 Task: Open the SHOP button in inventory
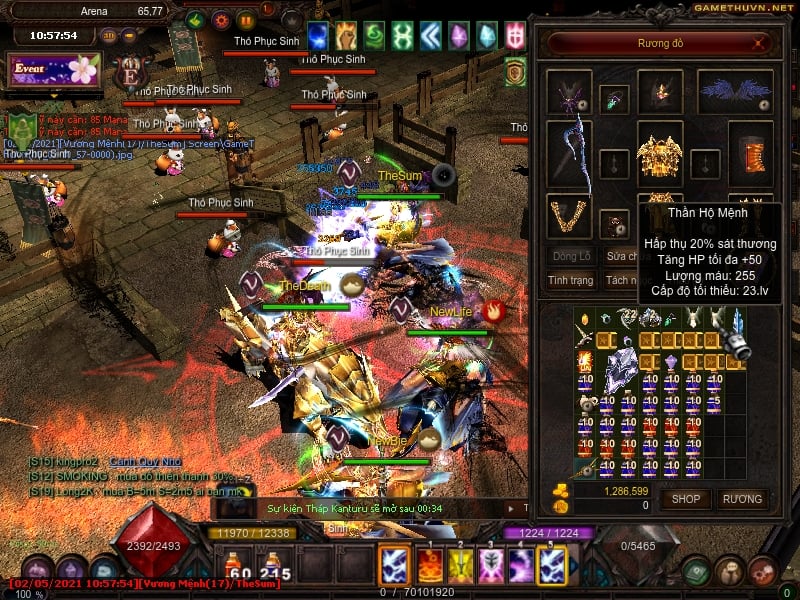click(x=686, y=498)
